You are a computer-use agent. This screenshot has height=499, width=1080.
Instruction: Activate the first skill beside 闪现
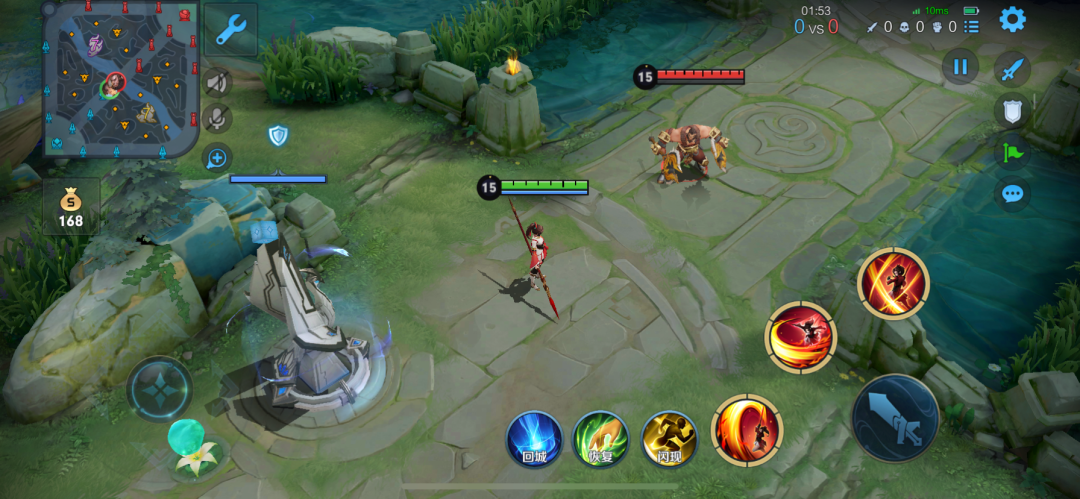click(747, 431)
